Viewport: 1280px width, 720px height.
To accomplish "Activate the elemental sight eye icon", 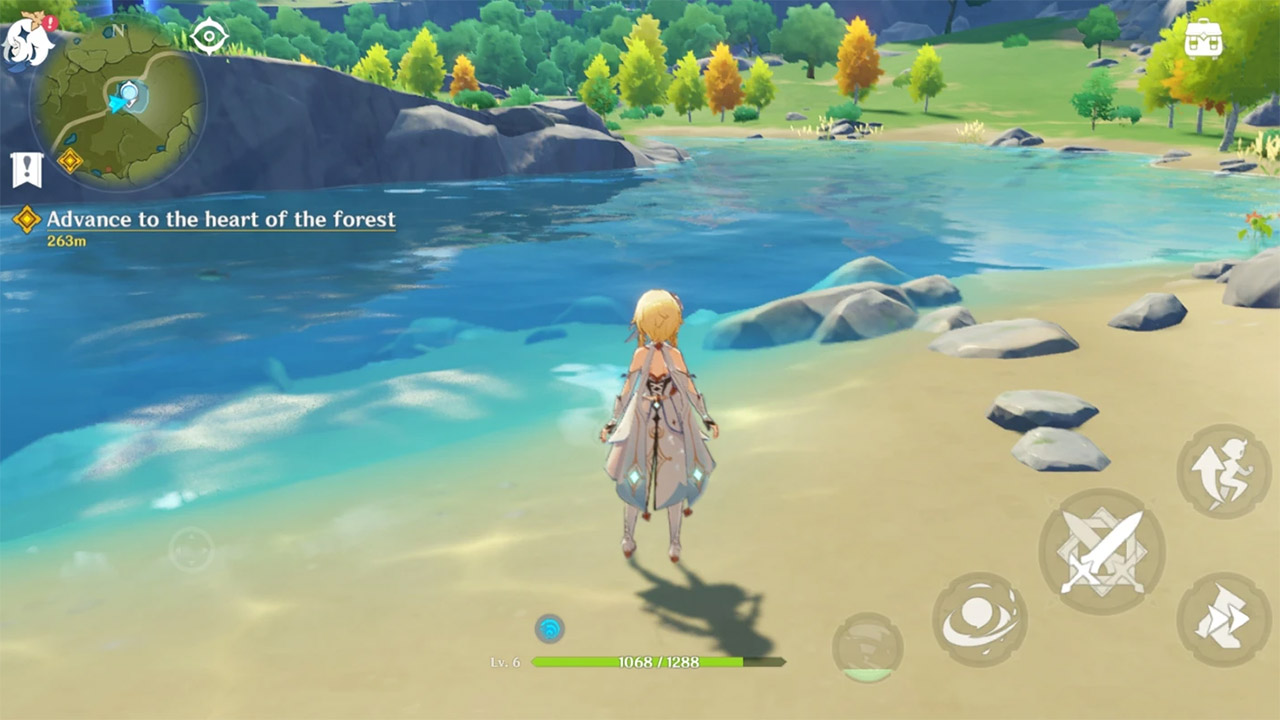I will (x=209, y=38).
